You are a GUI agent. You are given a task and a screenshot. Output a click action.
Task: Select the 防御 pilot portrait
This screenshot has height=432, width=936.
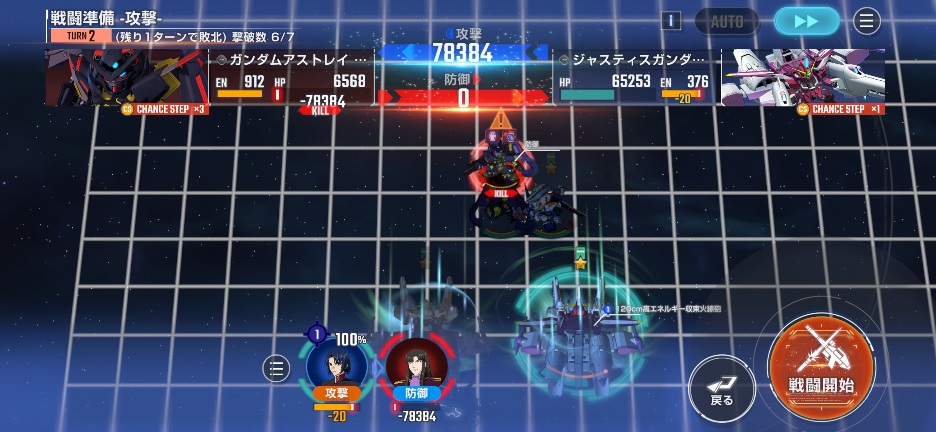(x=416, y=368)
